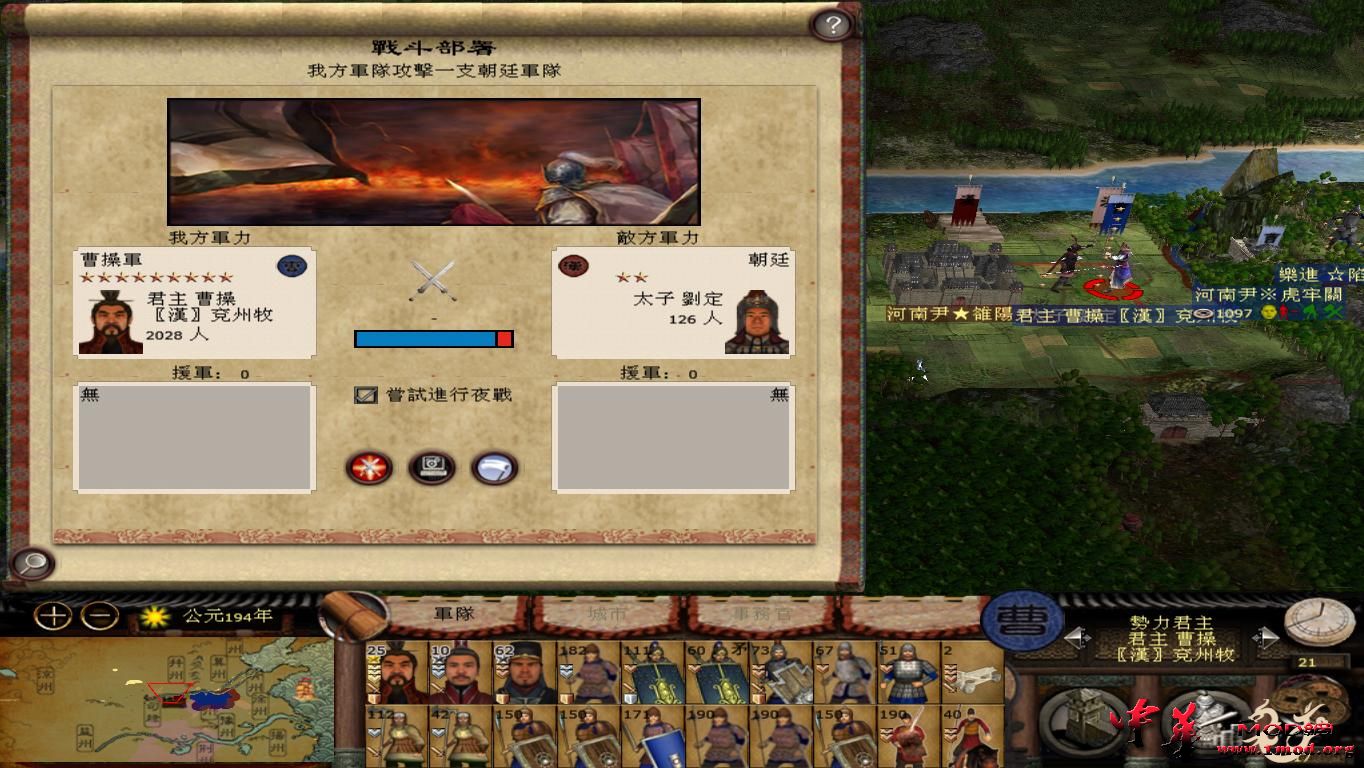Screen dimensions: 1364x768
Task: Launch the battle with the crossed swords button
Action: tap(368, 468)
